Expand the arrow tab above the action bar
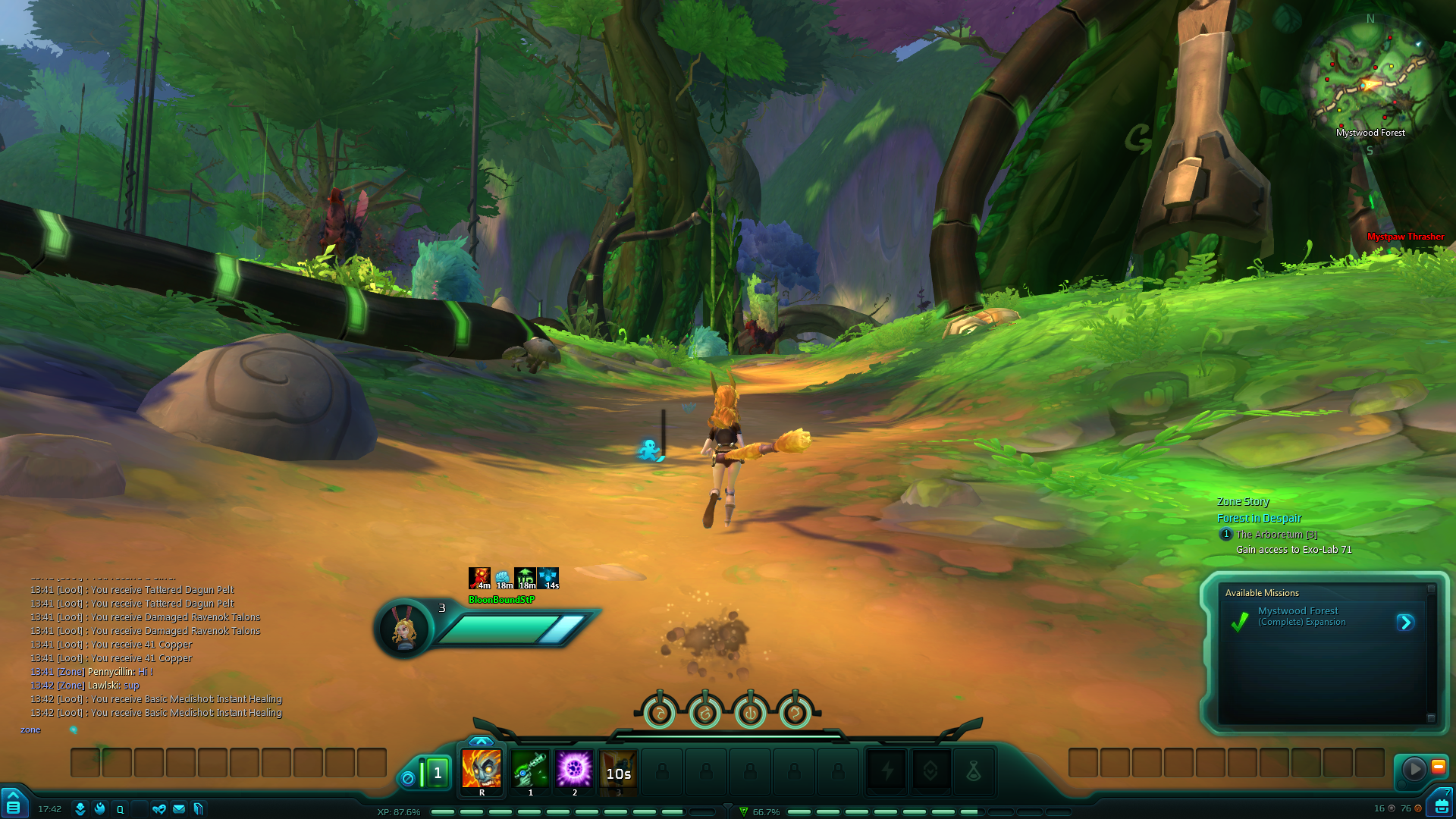The width and height of the screenshot is (1456, 819). click(481, 741)
